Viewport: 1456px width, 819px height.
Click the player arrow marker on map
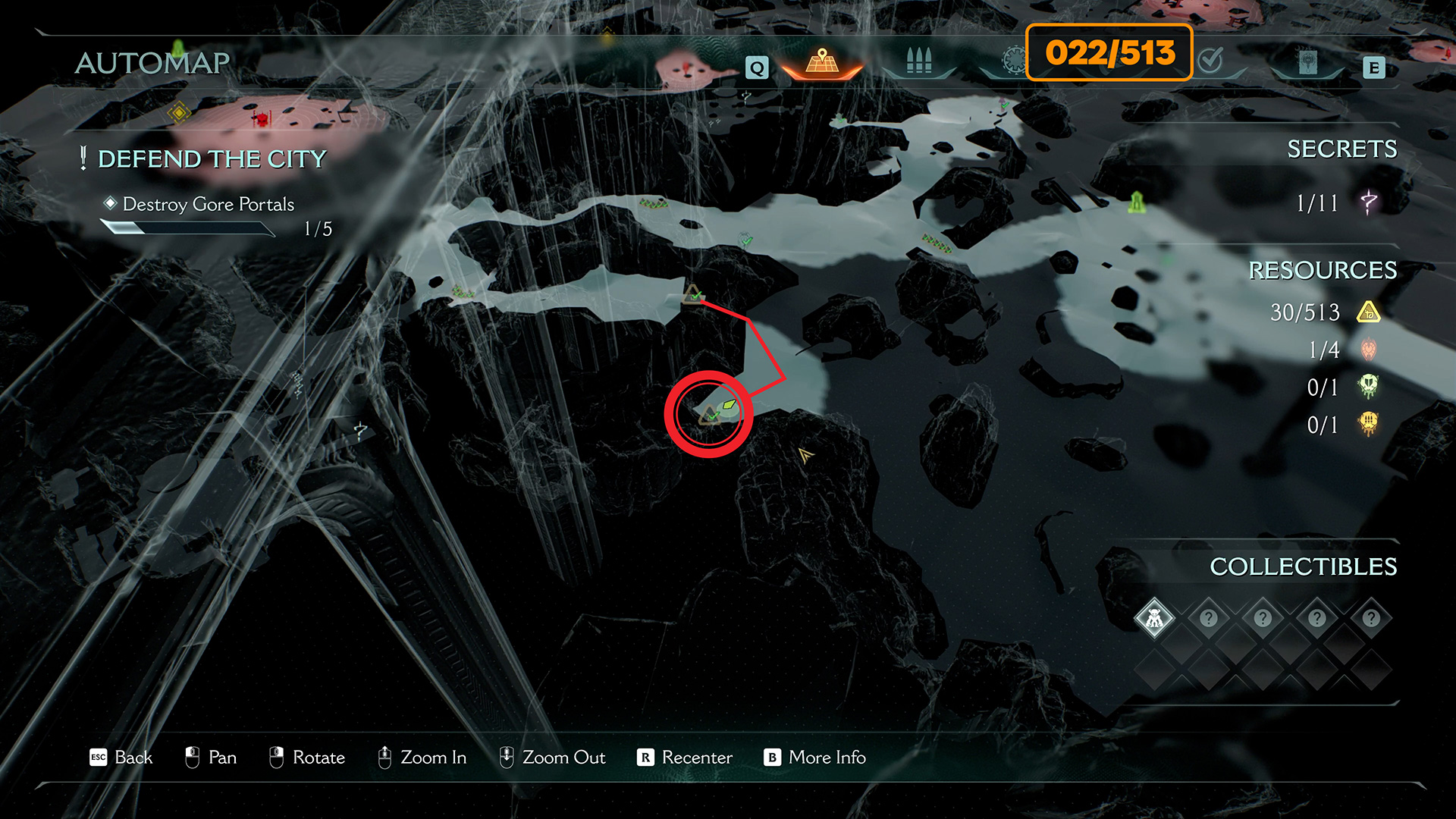805,455
